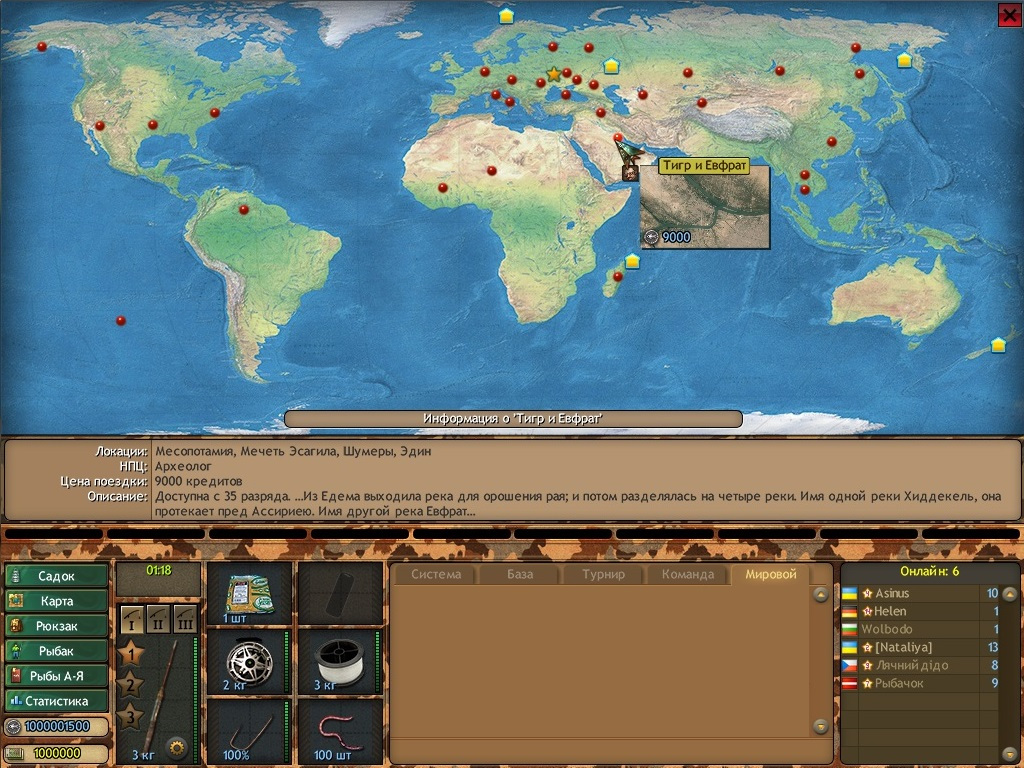Open the Рыбы А-Я fish encyclopedia
The image size is (1024, 768).
57,676
